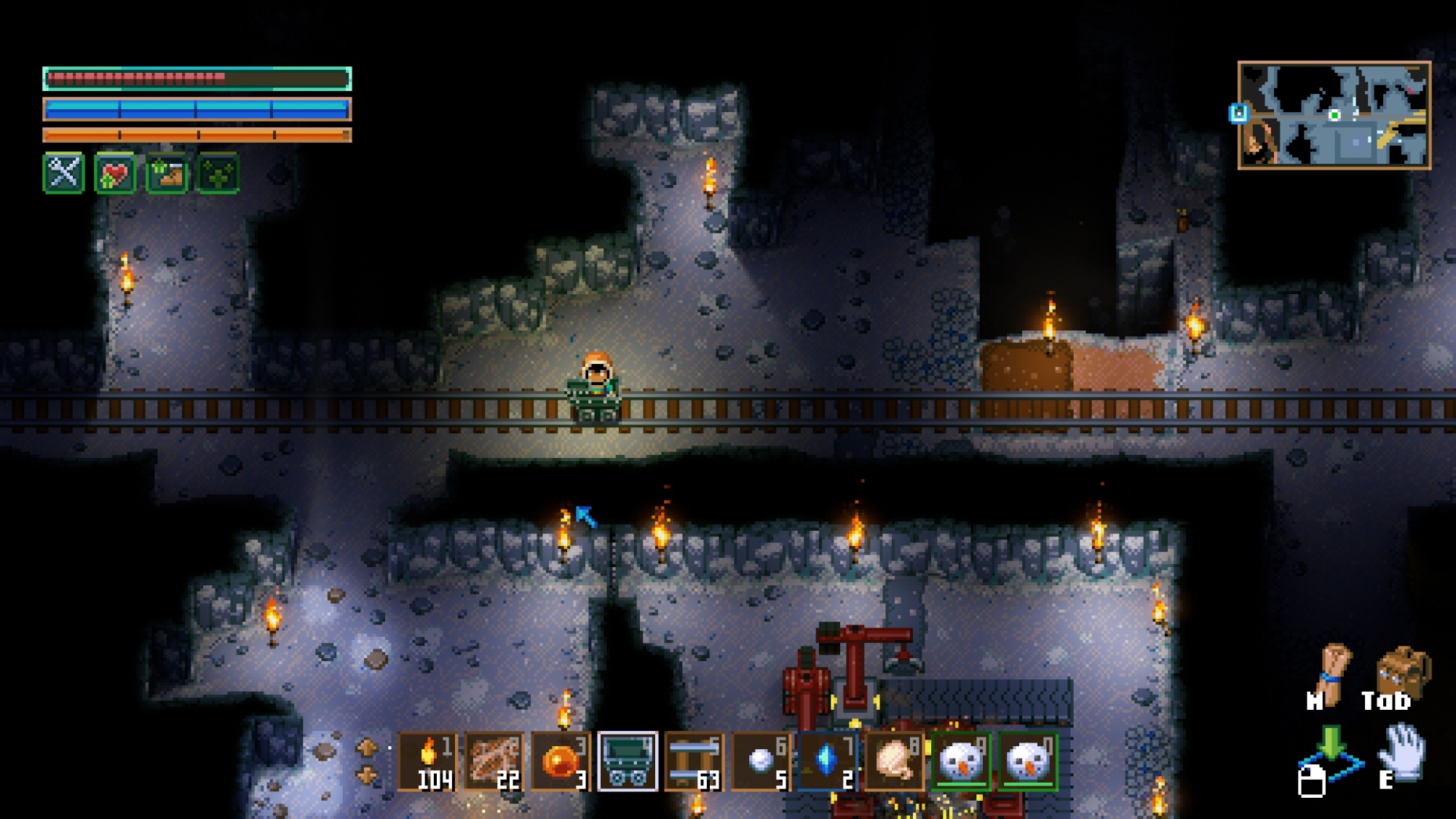1456x819 pixels.
Task: Click the hotbar's up arrow
Action: click(367, 747)
